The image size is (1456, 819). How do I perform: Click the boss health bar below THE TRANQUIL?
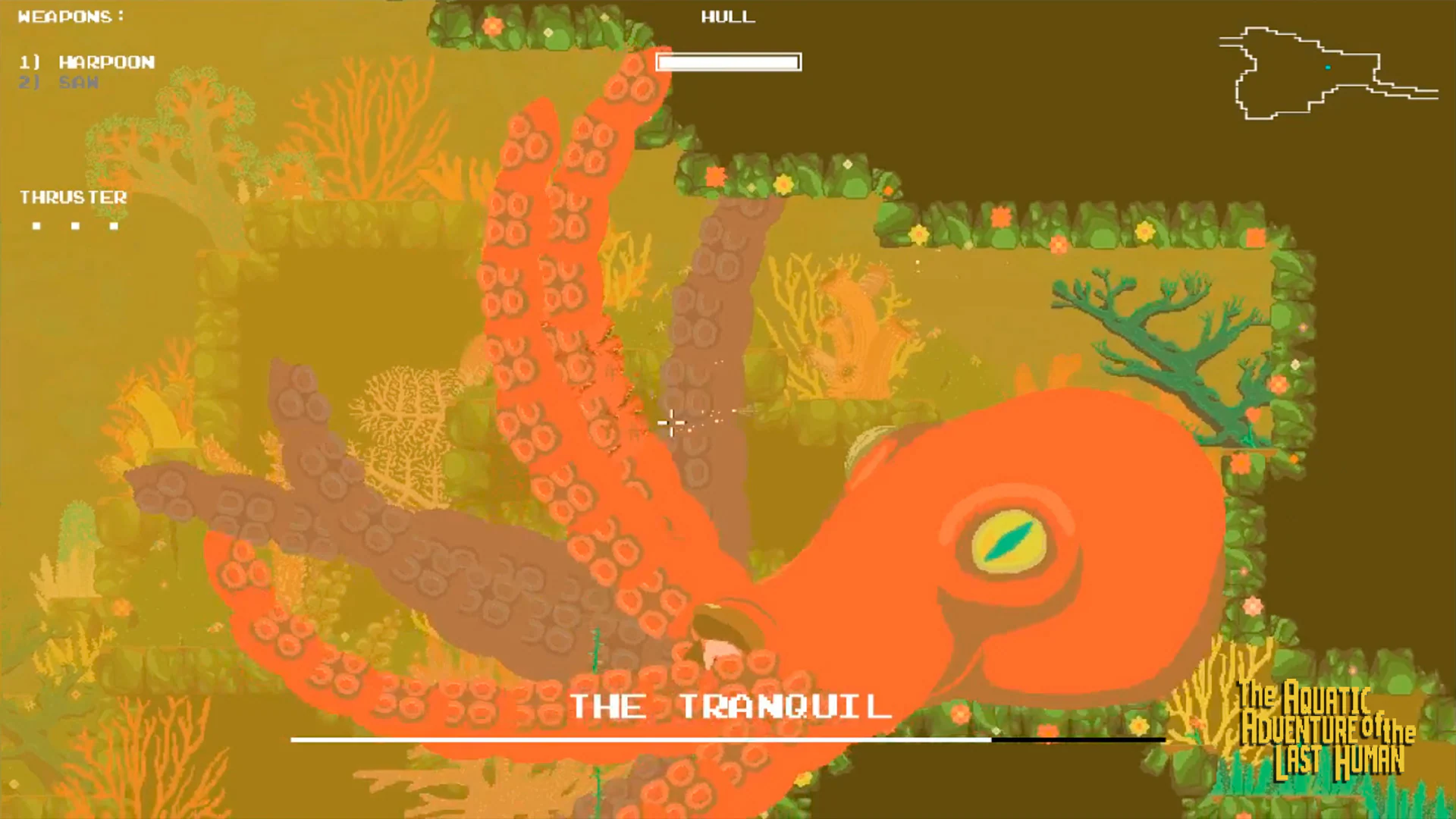point(726,738)
